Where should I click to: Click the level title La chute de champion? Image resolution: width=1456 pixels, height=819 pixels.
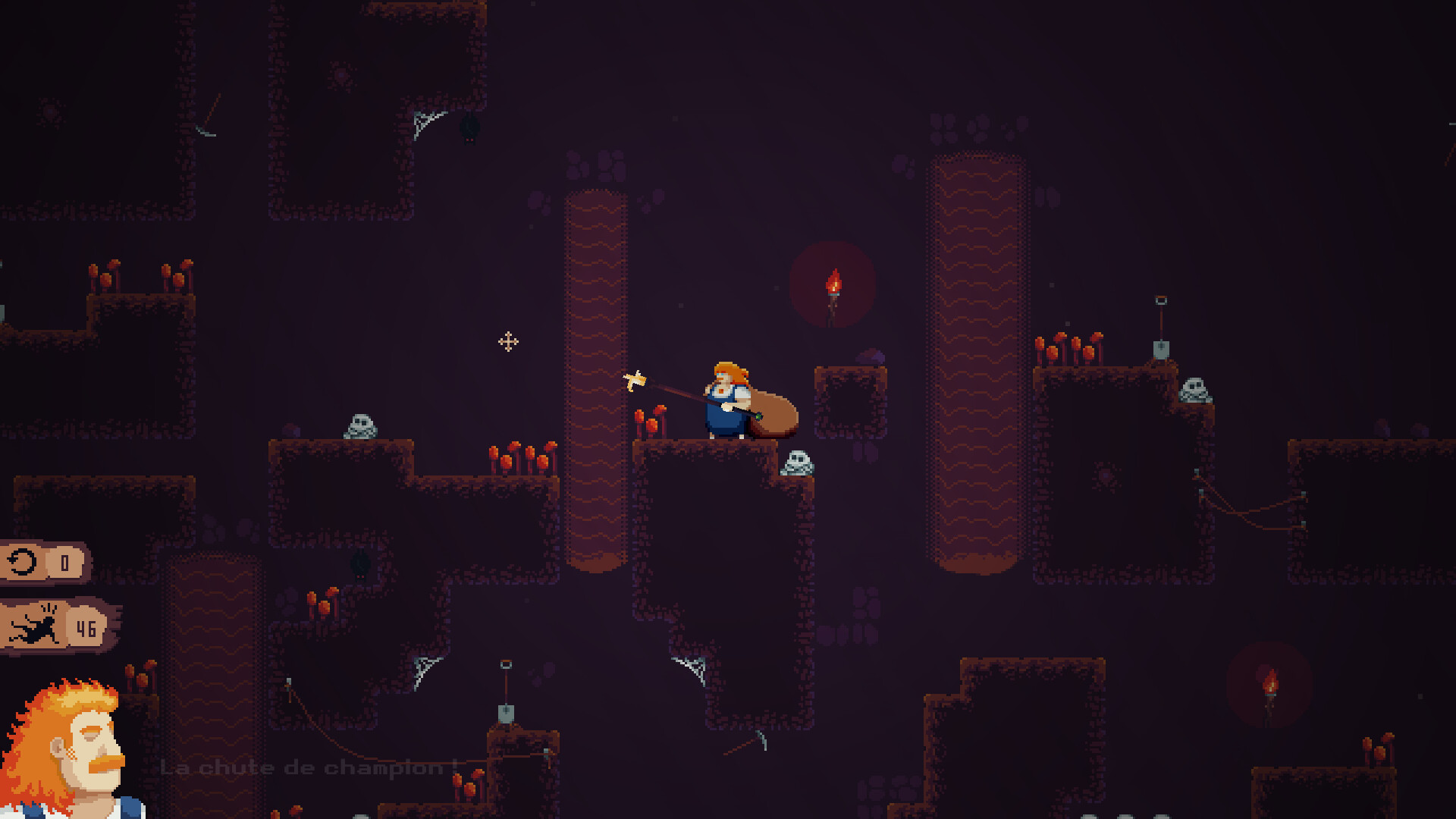coord(303,767)
